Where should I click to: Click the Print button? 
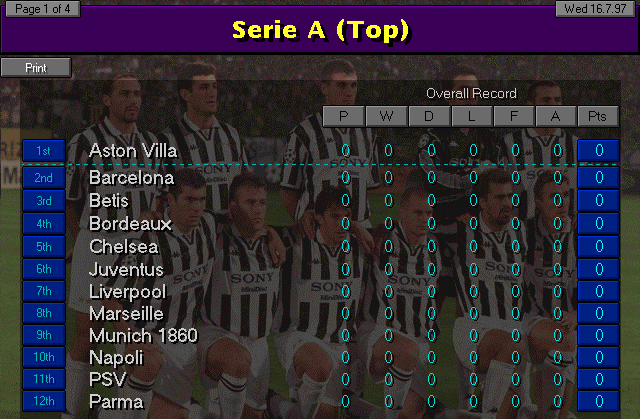[x=36, y=68]
